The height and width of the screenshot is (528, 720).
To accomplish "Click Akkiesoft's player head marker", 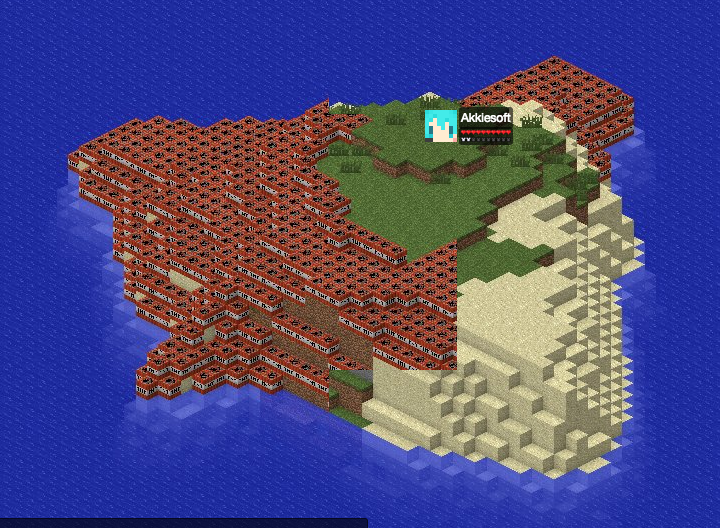I will point(440,125).
